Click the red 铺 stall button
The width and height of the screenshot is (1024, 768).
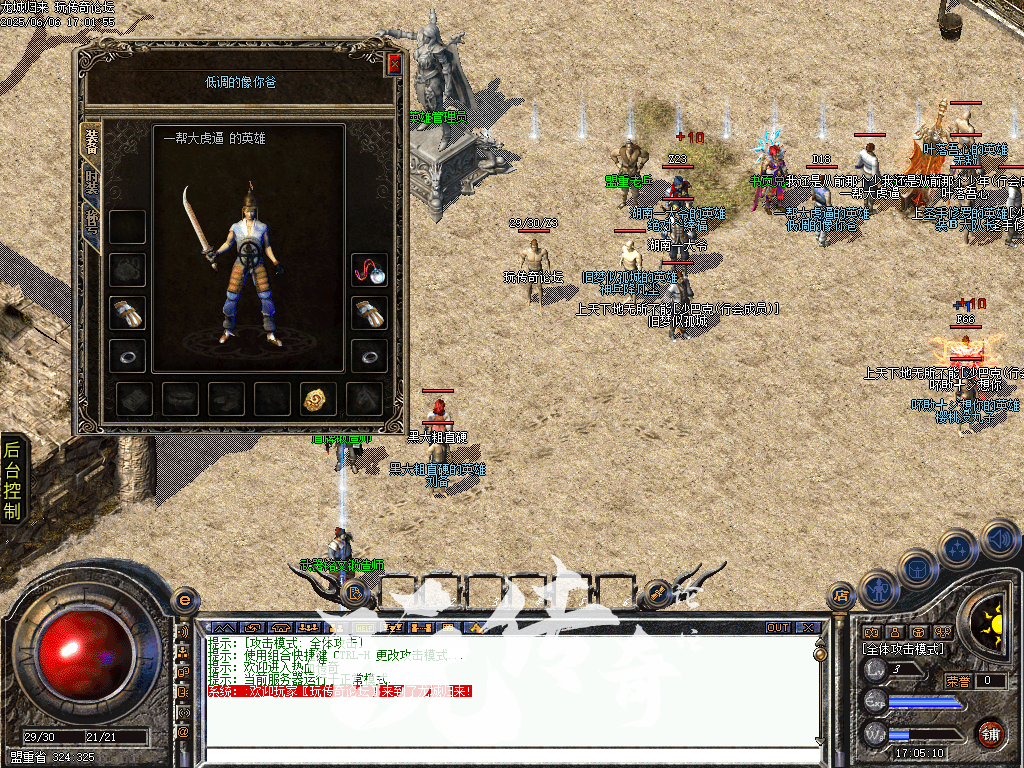990,733
